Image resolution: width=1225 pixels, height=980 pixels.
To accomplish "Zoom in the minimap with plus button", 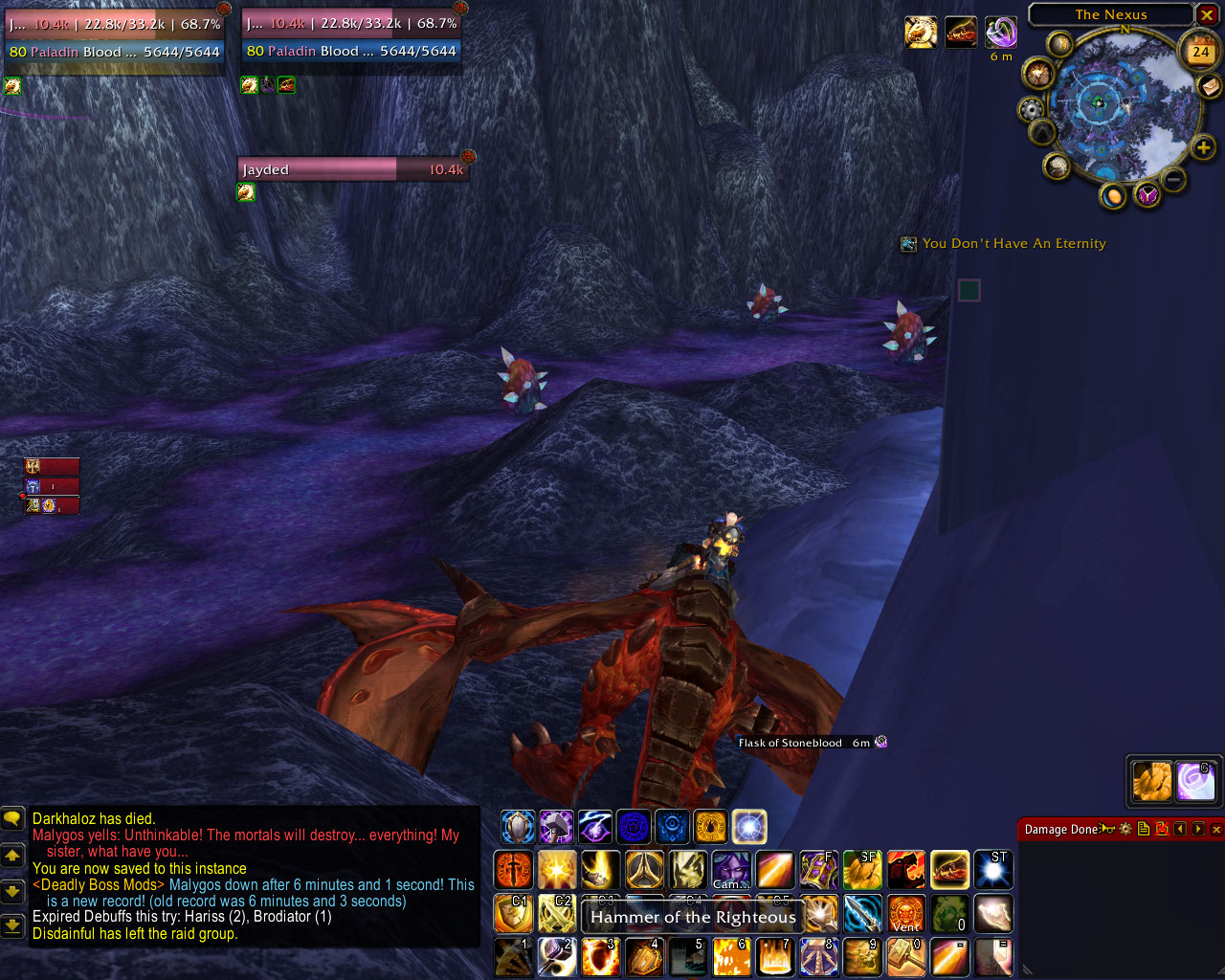I will click(x=1203, y=147).
